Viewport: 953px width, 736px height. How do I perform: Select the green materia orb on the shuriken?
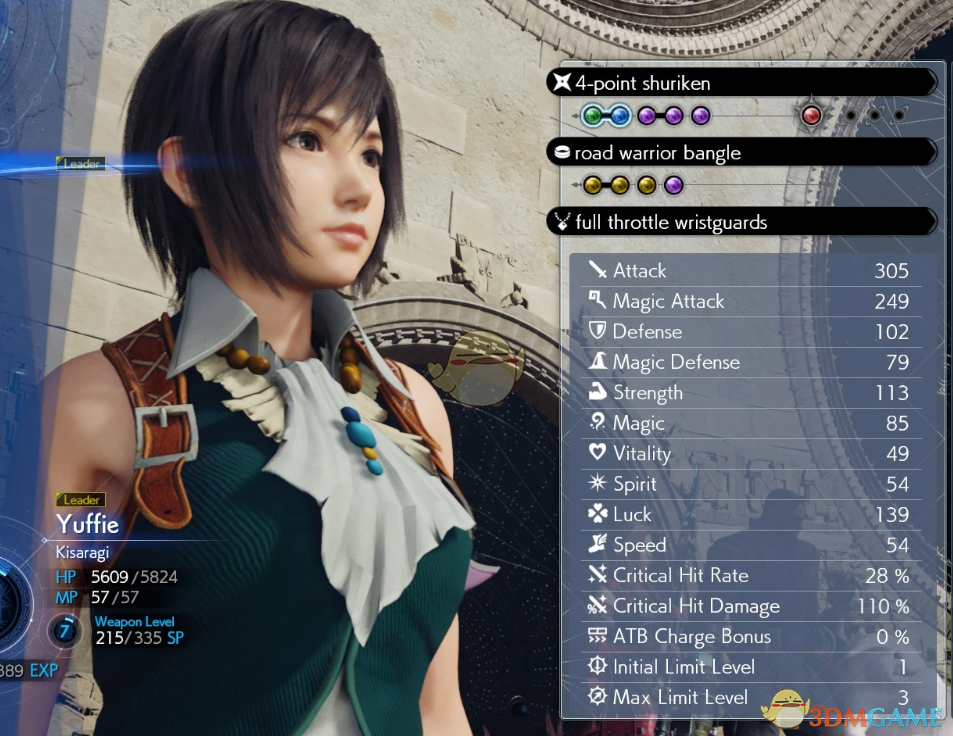tap(593, 116)
